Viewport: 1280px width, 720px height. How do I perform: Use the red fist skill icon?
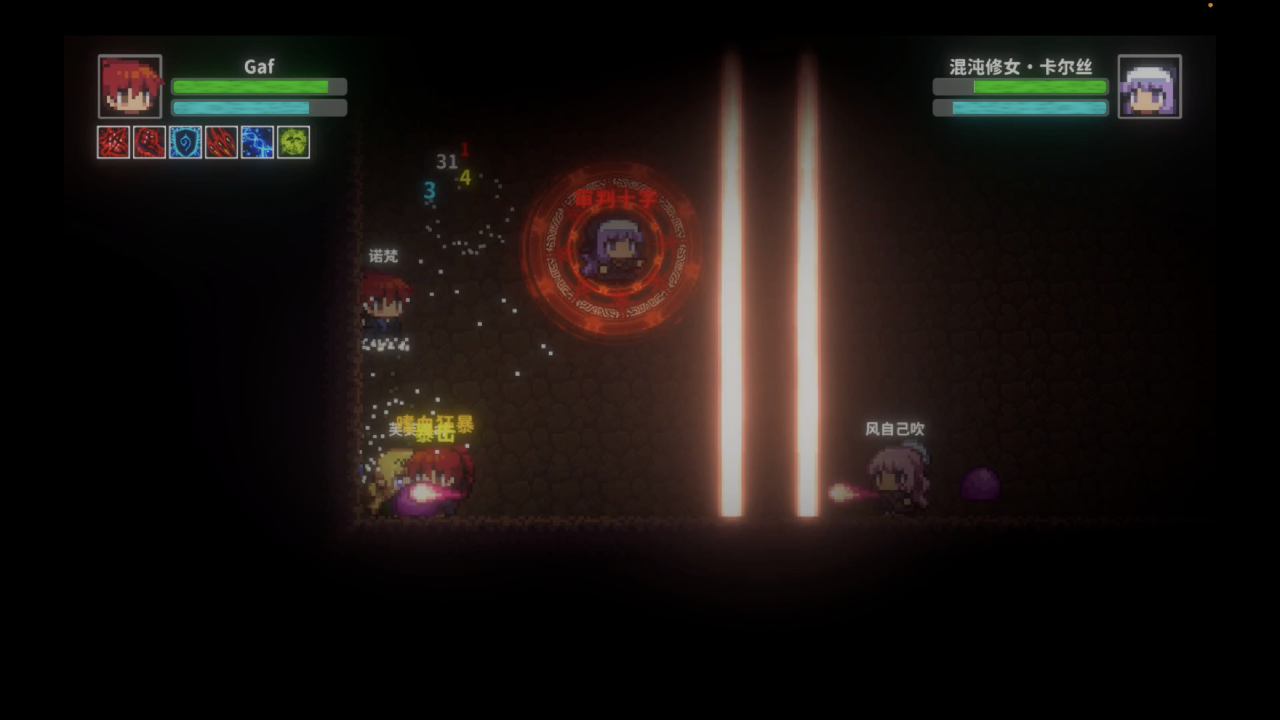(x=149, y=142)
